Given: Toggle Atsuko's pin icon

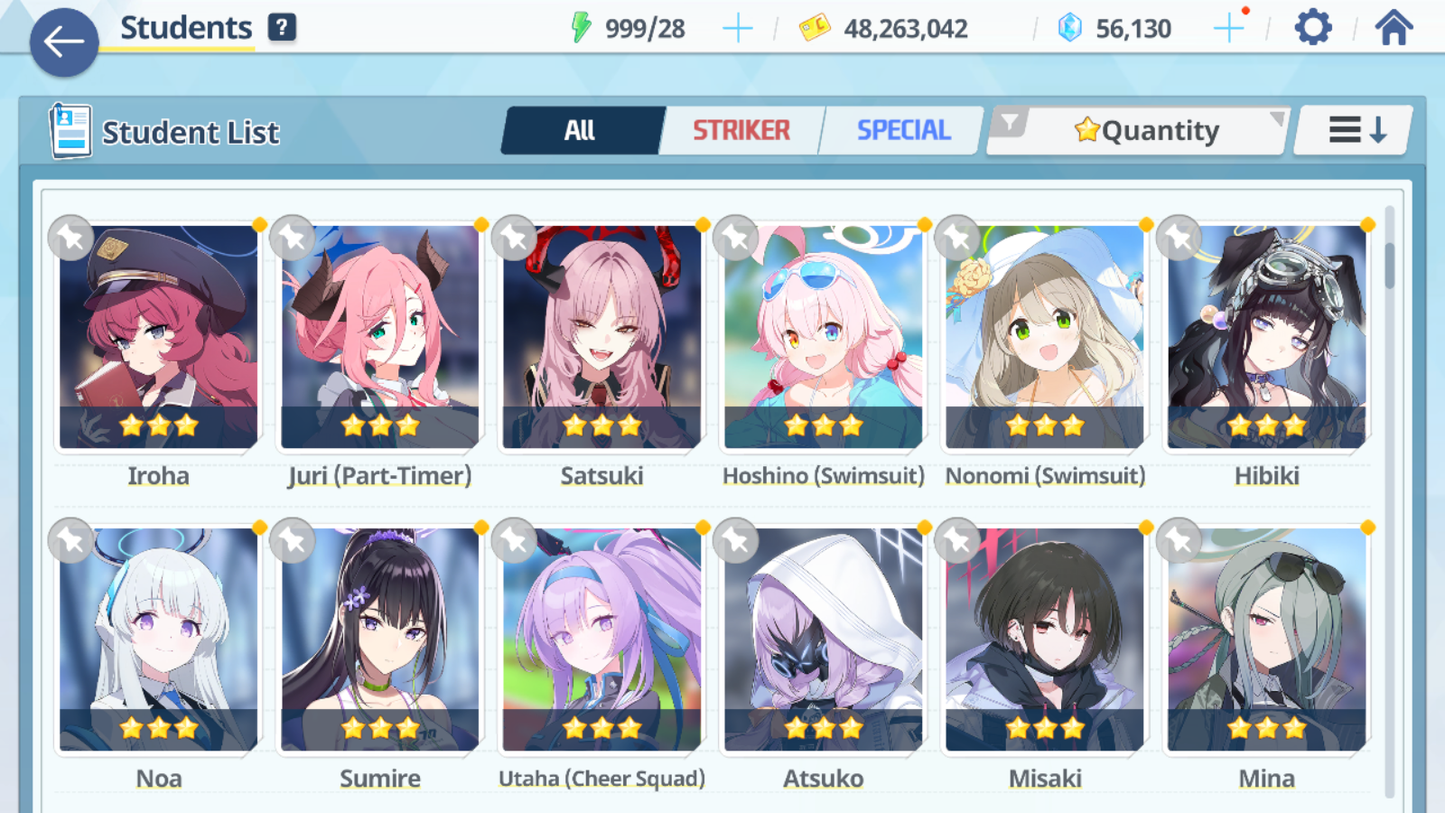Looking at the screenshot, I should 735,540.
